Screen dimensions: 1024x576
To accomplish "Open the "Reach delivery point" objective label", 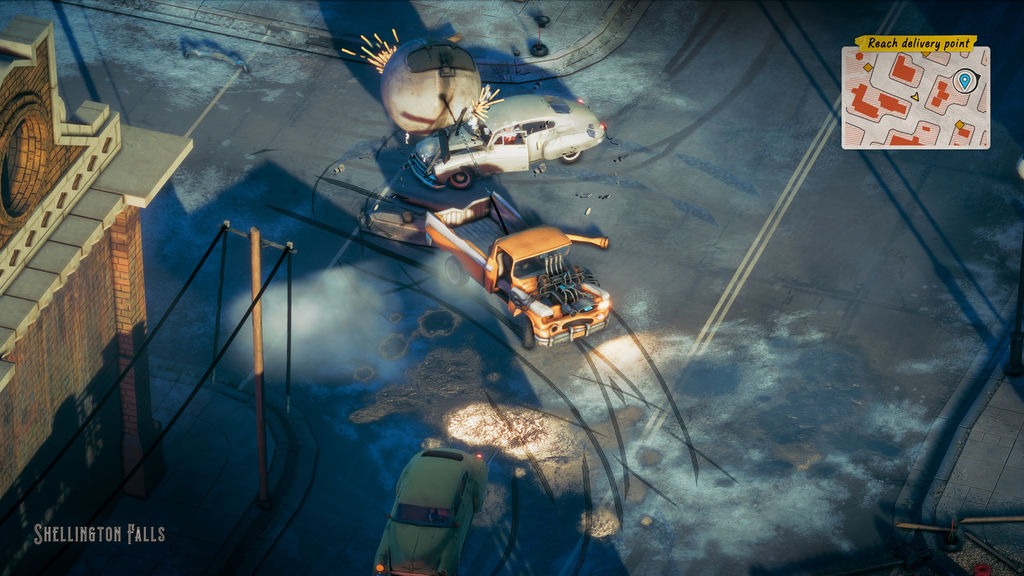I will click(915, 43).
